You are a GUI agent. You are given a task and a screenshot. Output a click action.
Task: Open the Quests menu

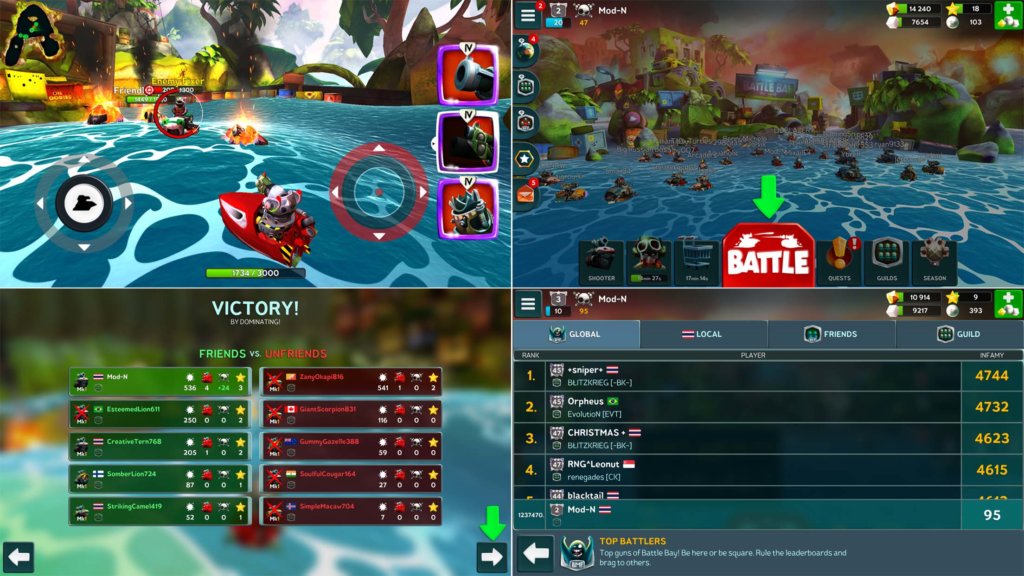(x=840, y=260)
